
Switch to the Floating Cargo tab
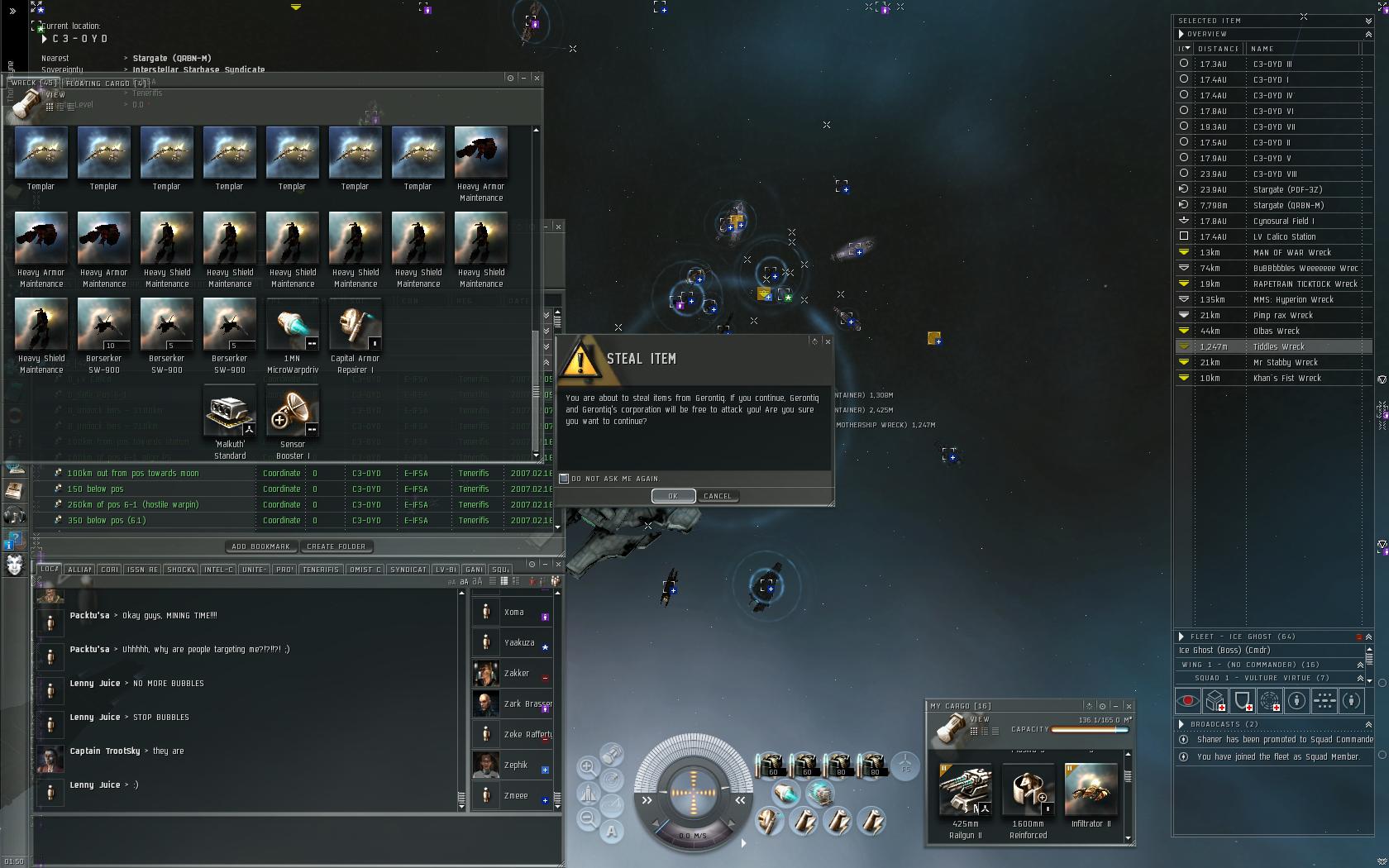pos(105,83)
